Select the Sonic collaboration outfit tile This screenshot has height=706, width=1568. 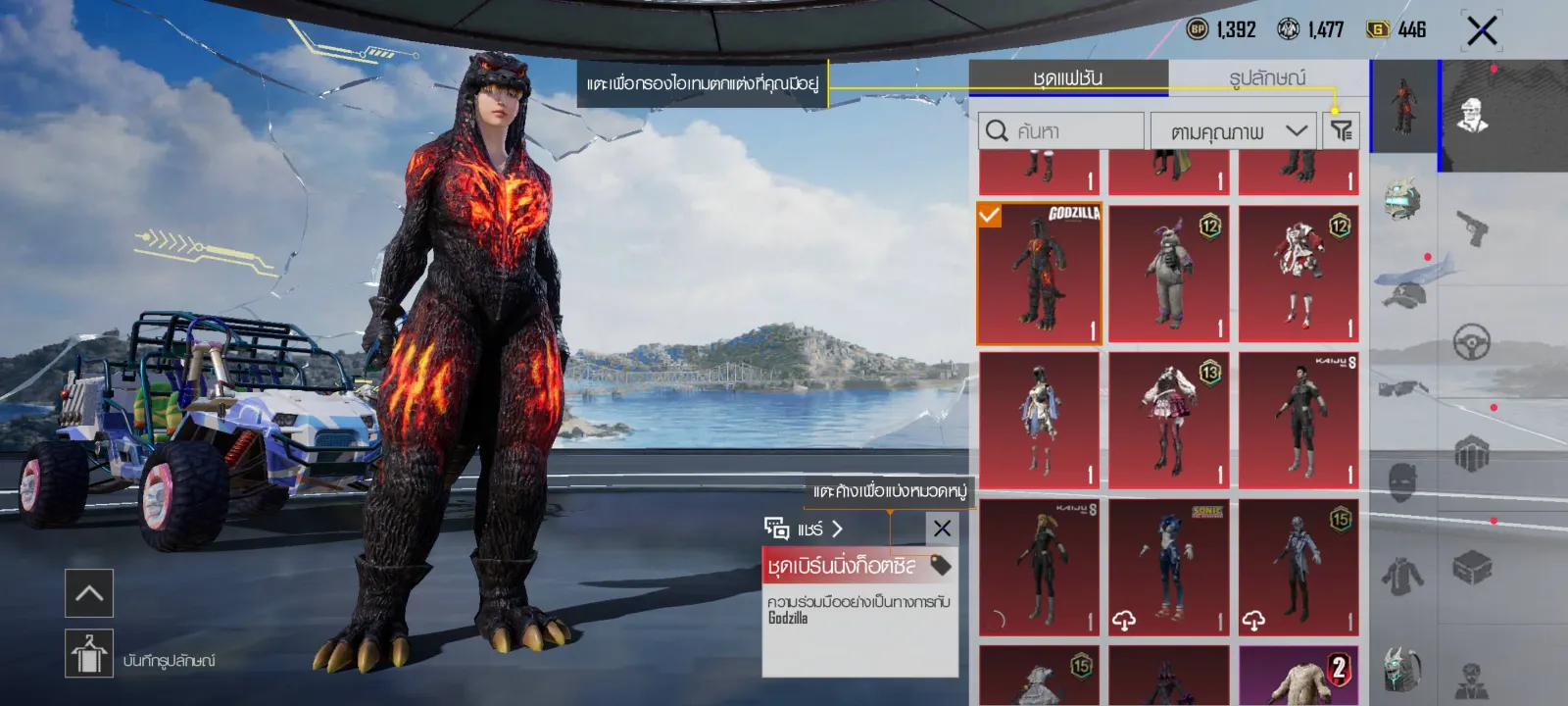1169,568
